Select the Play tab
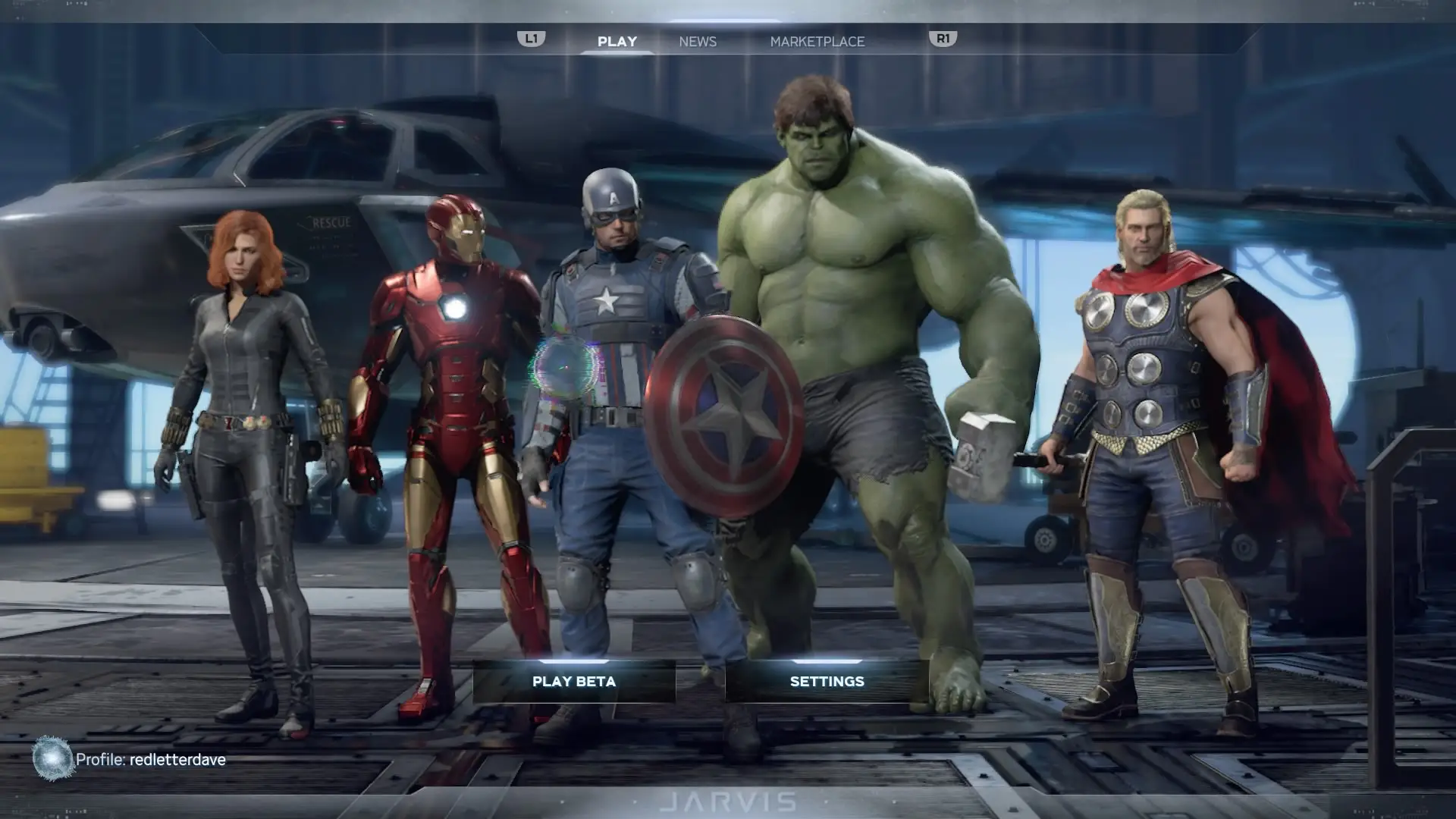 617,42
